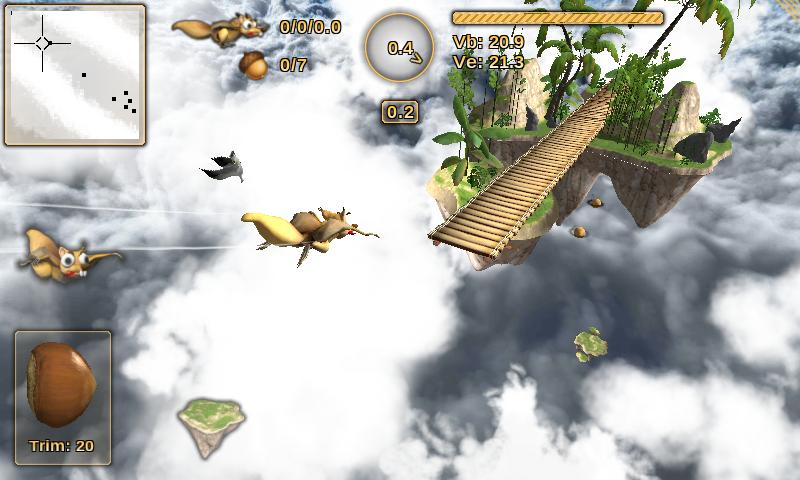Select the circular 0.4 gauge dial
The width and height of the screenshot is (800, 480).
[400, 47]
